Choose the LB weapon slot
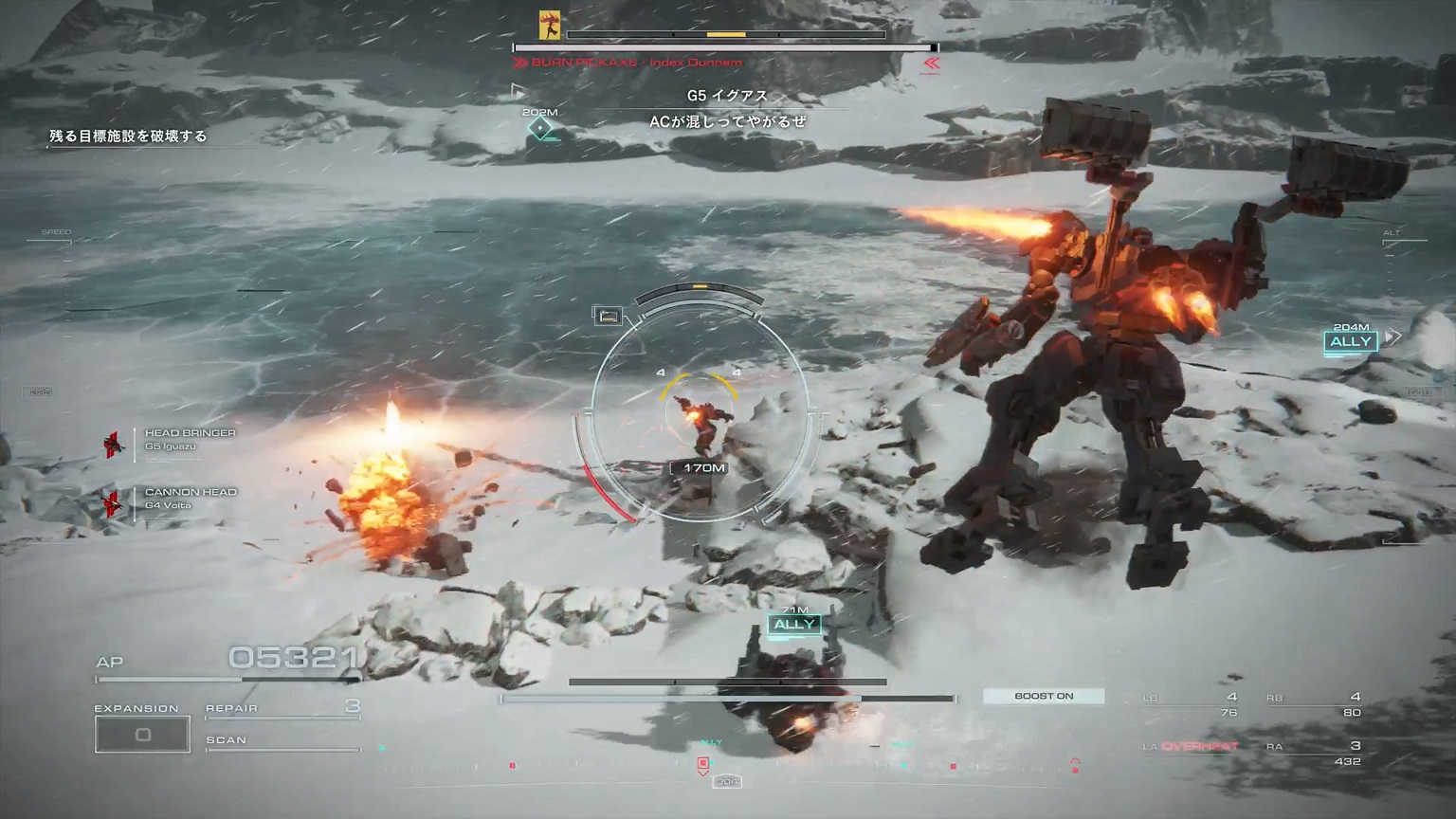Screen dimensions: 1456x819 tap(1192, 703)
